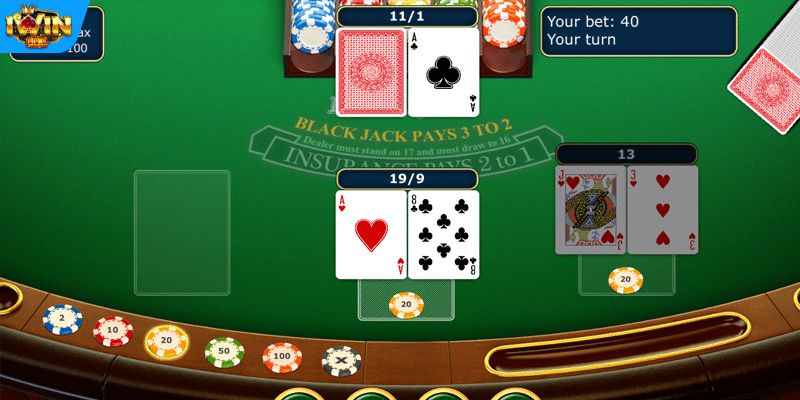Select the Ace and 8 hand
The image size is (800, 400).
click(x=407, y=234)
